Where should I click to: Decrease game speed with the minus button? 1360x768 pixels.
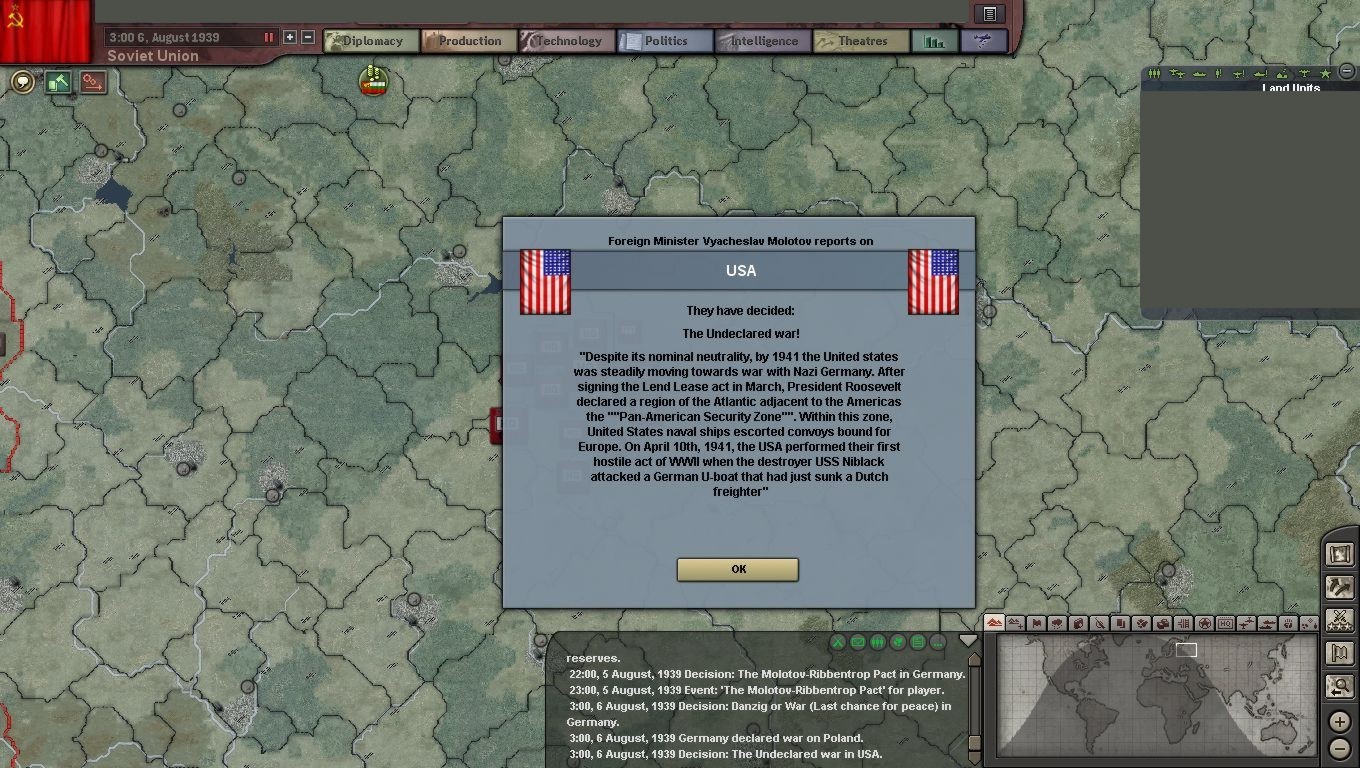tap(308, 37)
